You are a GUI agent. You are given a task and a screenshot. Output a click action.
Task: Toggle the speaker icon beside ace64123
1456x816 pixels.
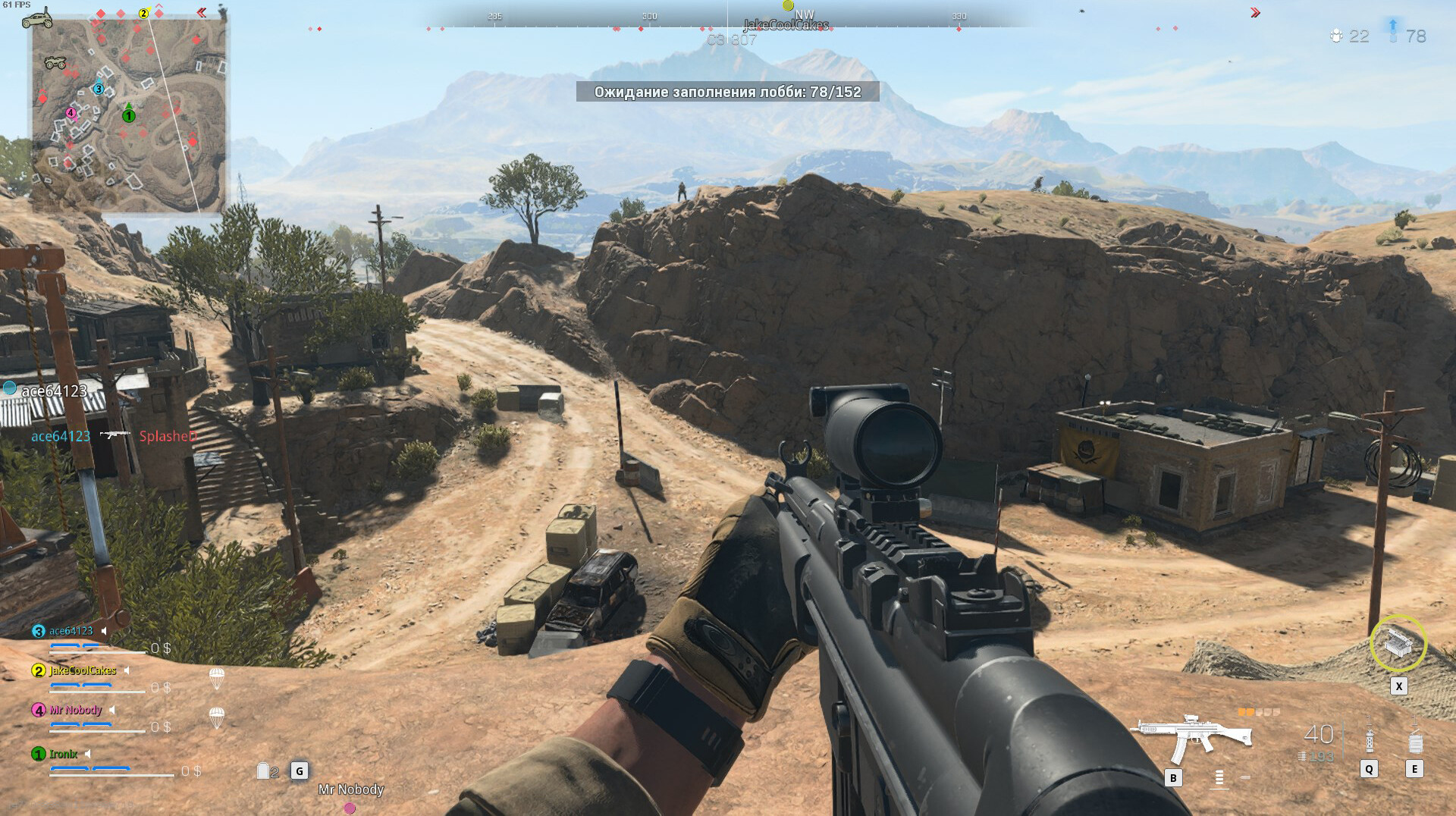[x=105, y=631]
